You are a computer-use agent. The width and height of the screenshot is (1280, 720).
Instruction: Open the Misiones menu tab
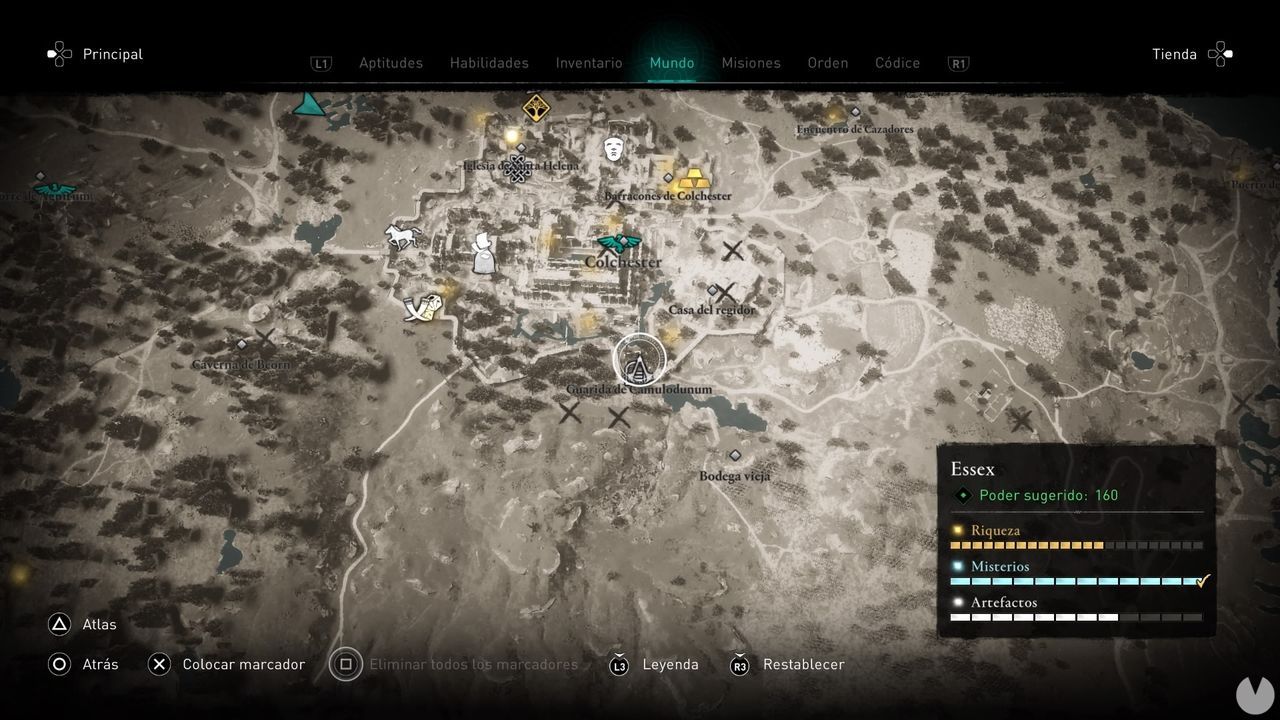[751, 62]
